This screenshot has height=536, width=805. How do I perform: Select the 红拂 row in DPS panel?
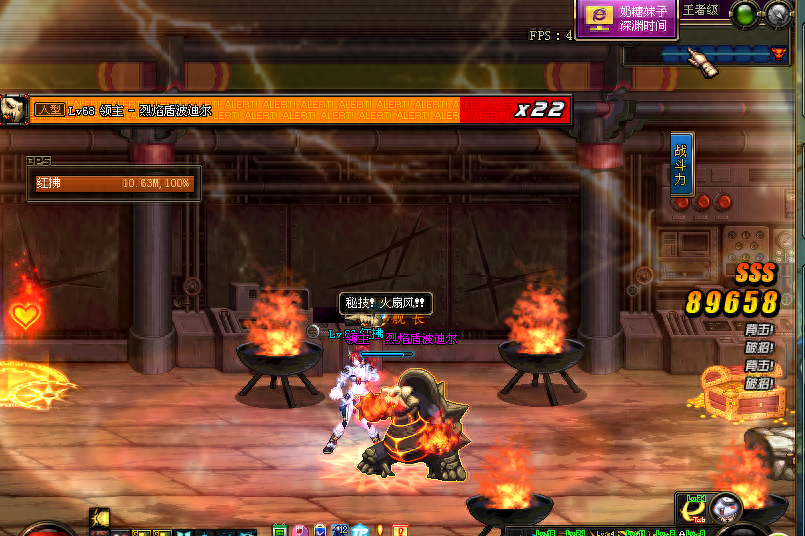[114, 184]
